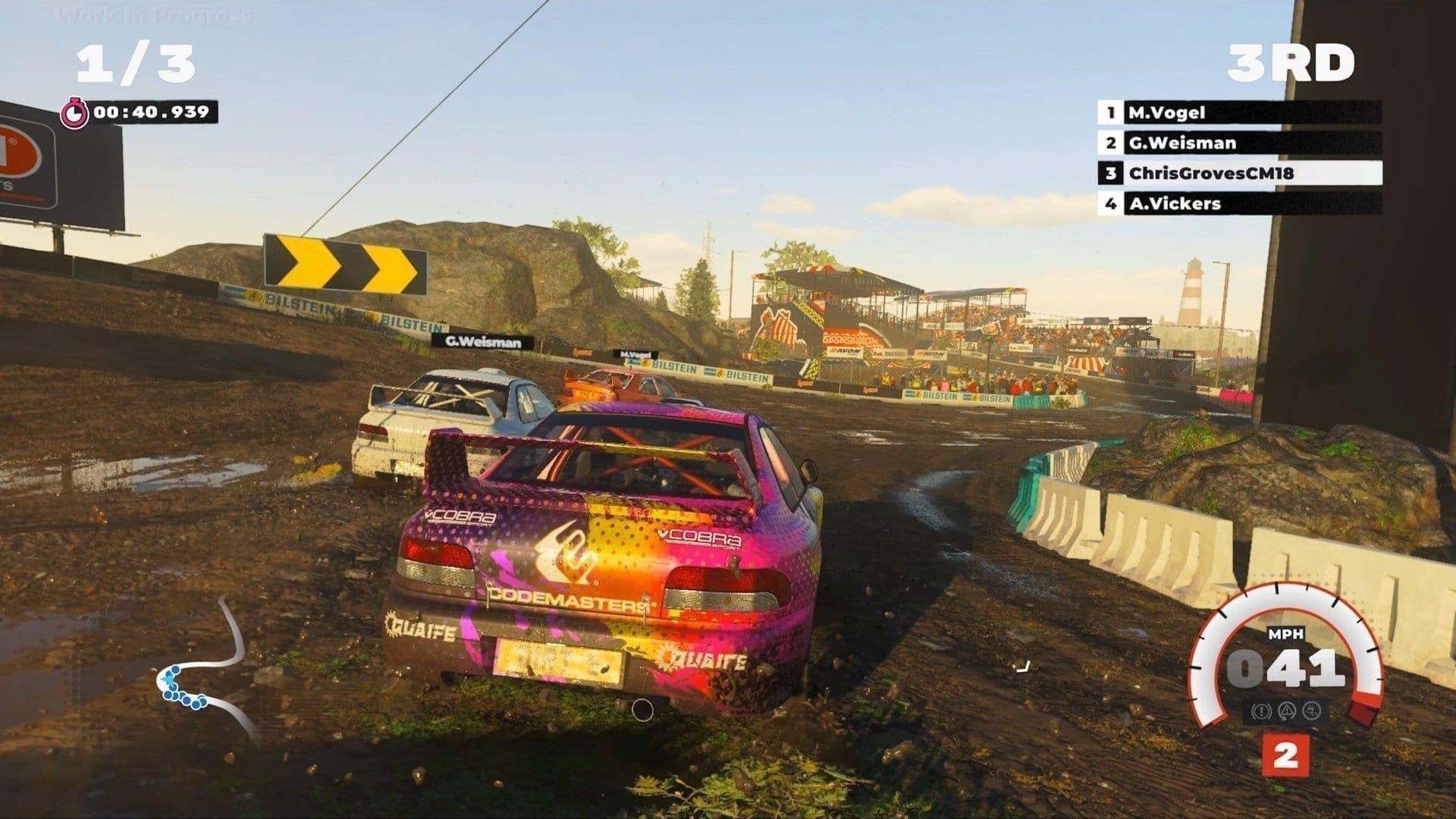The image size is (1456, 819).
Task: Click the G.Weisman name tag above car
Action: 482,342
